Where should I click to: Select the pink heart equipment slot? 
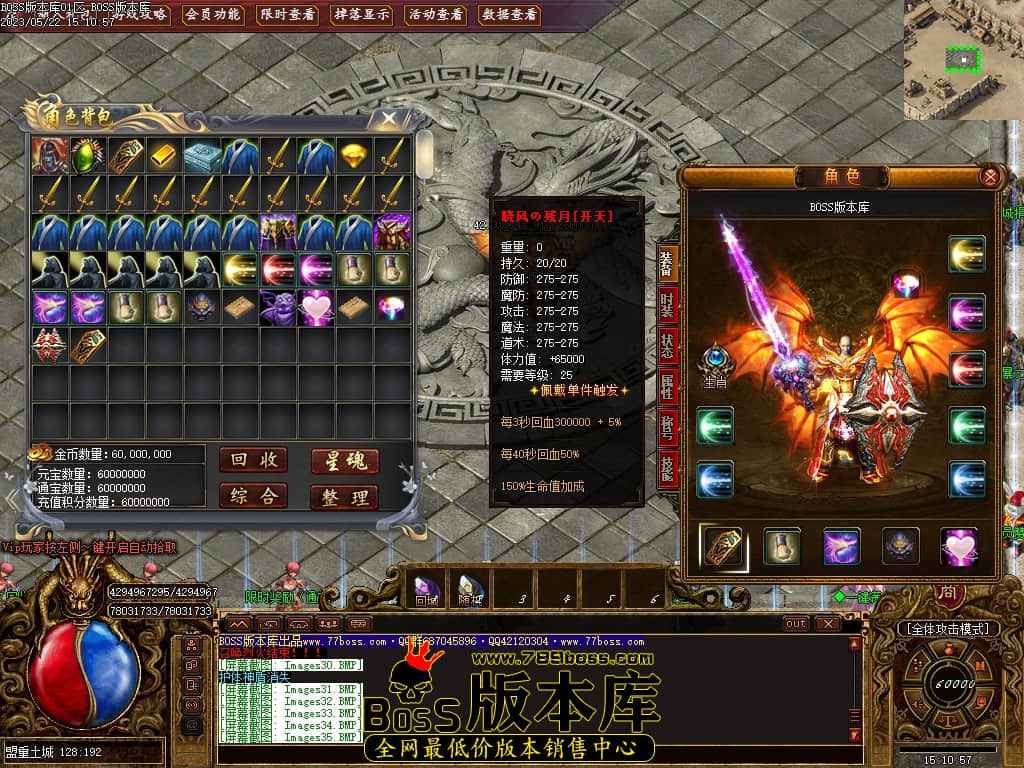coord(958,546)
